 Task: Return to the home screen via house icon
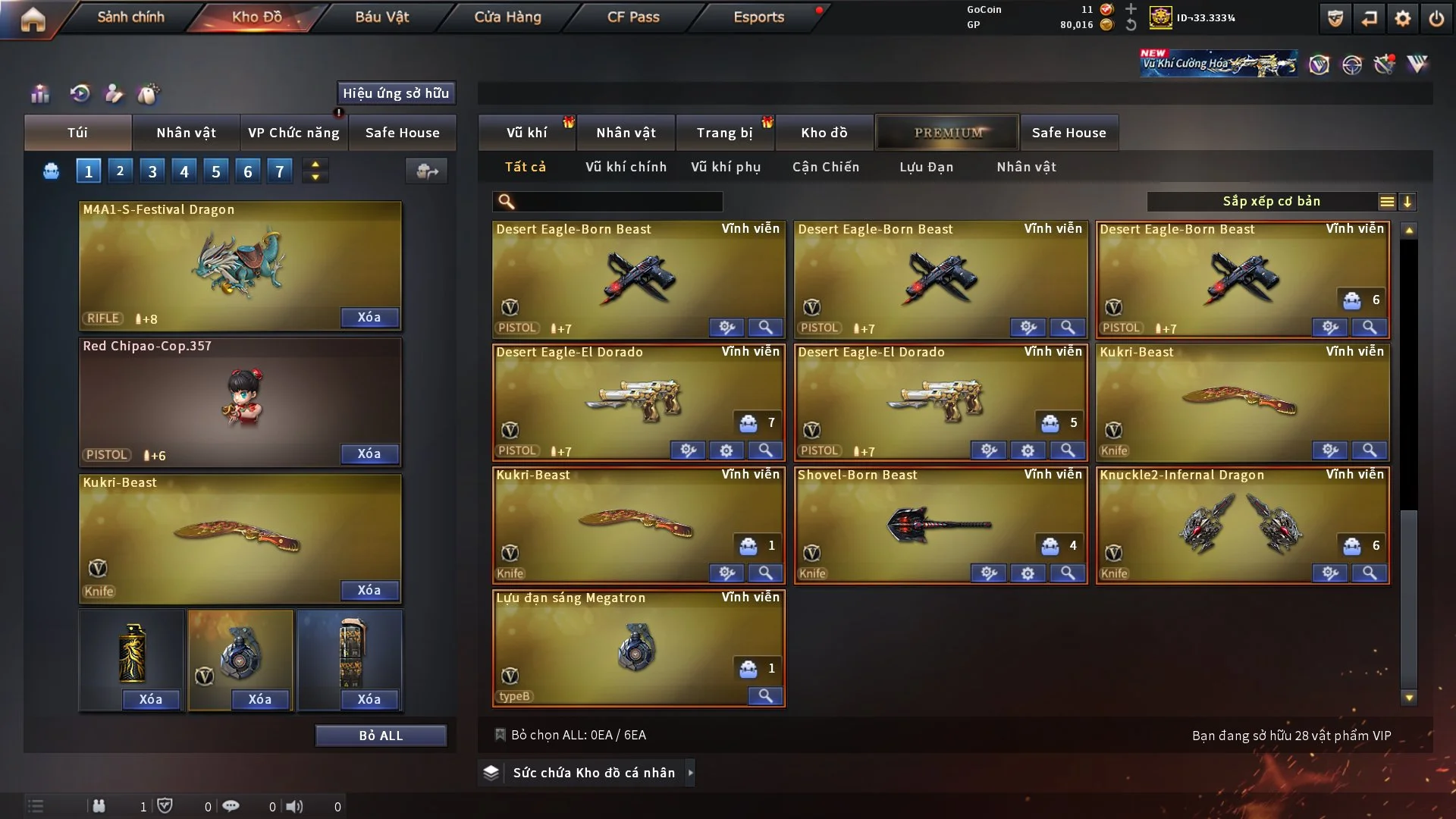click(x=33, y=19)
